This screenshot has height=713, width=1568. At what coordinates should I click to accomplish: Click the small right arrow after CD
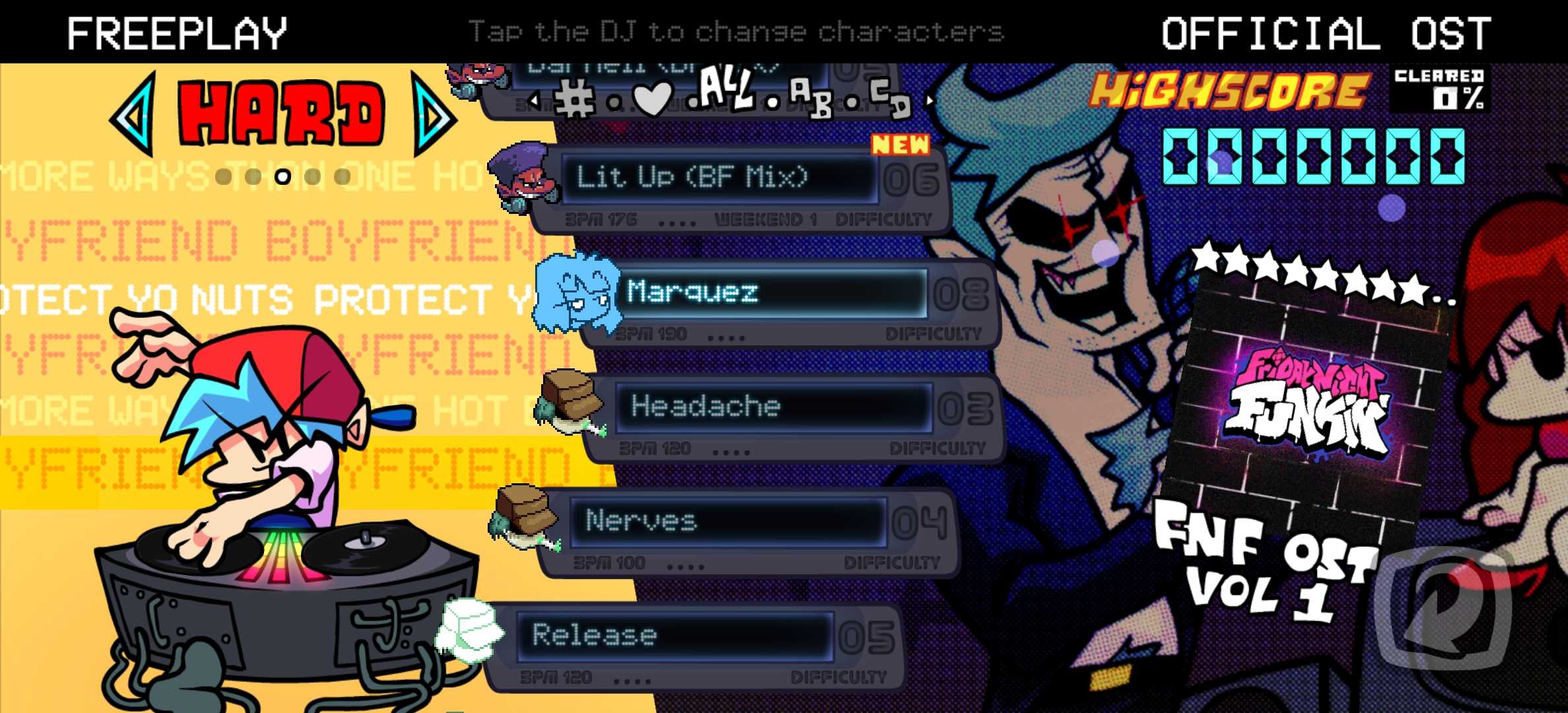[931, 101]
